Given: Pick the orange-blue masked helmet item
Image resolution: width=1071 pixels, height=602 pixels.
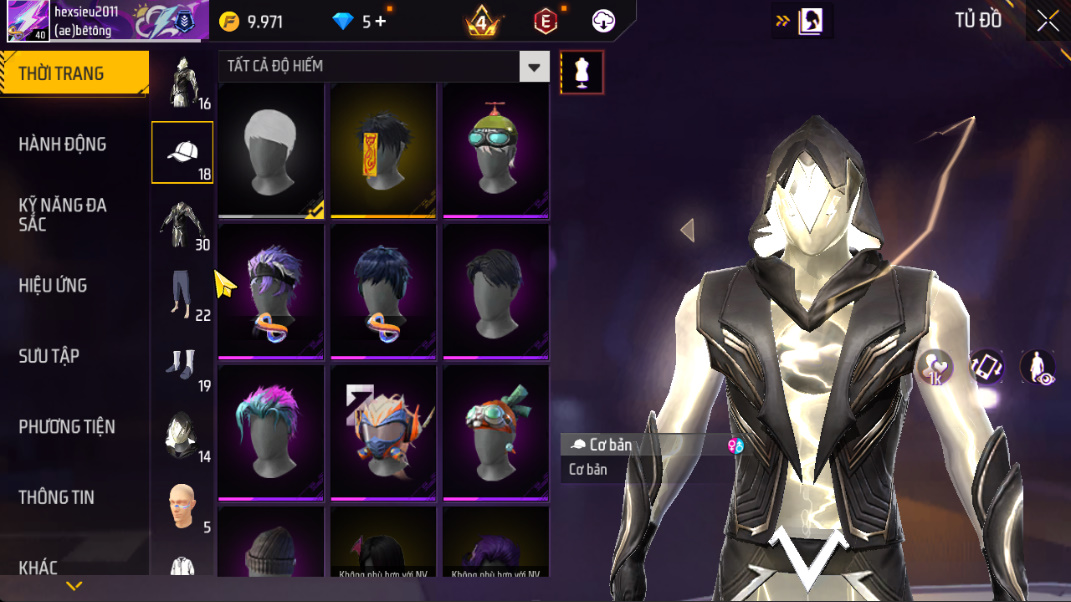Looking at the screenshot, I should pos(383,432).
